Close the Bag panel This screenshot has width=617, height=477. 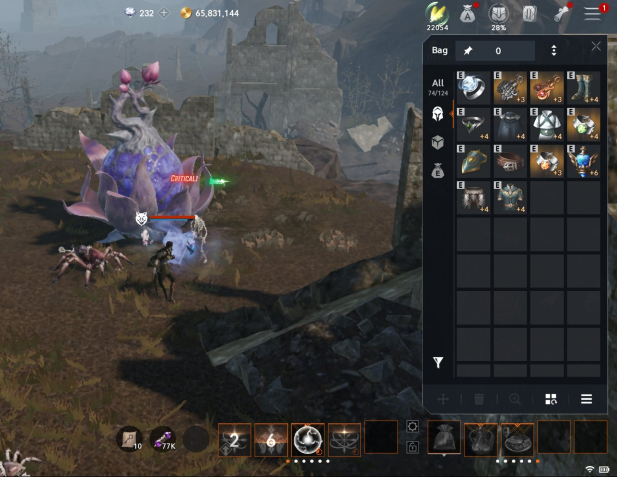click(x=596, y=46)
